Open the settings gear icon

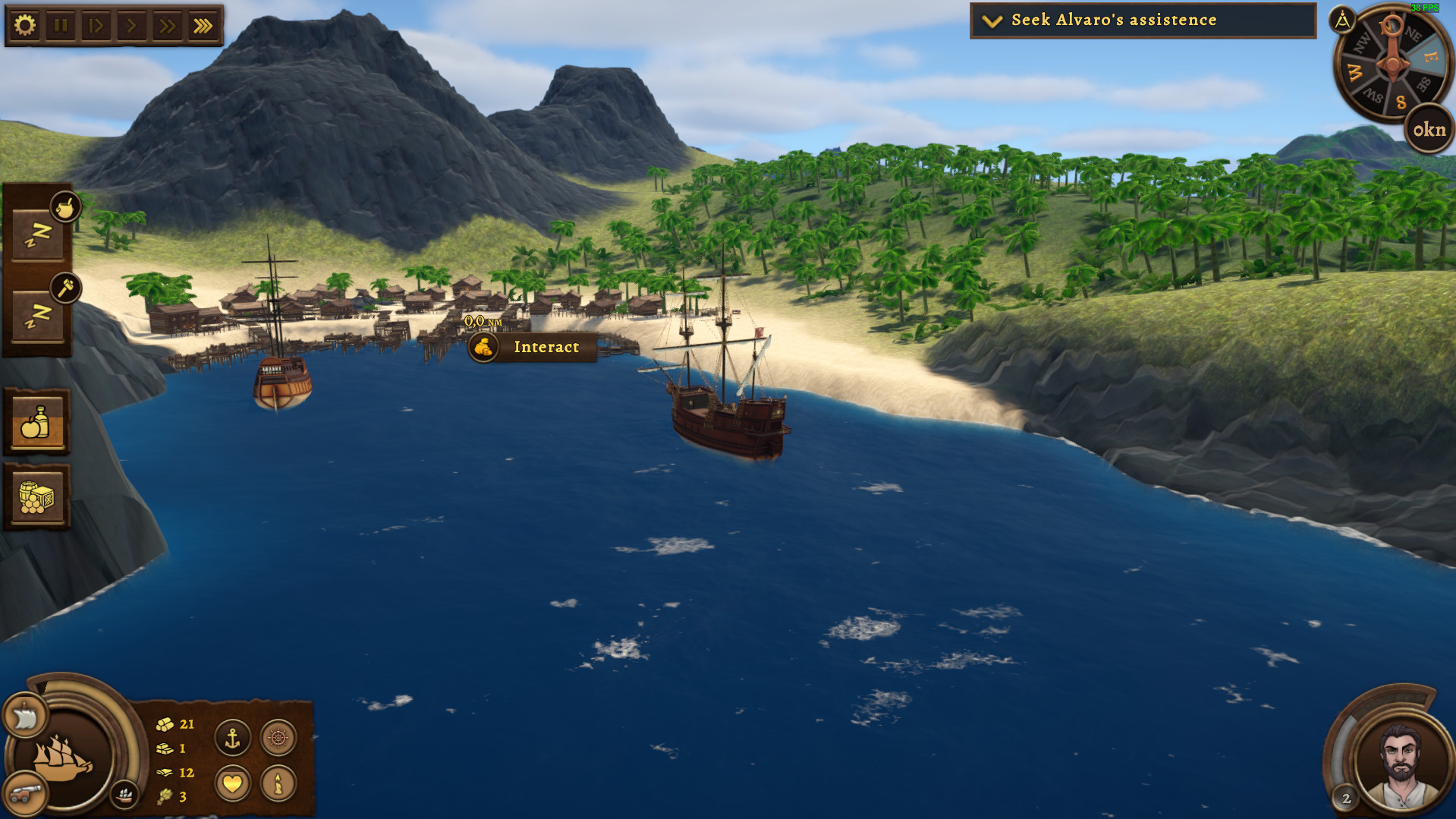coord(25,25)
